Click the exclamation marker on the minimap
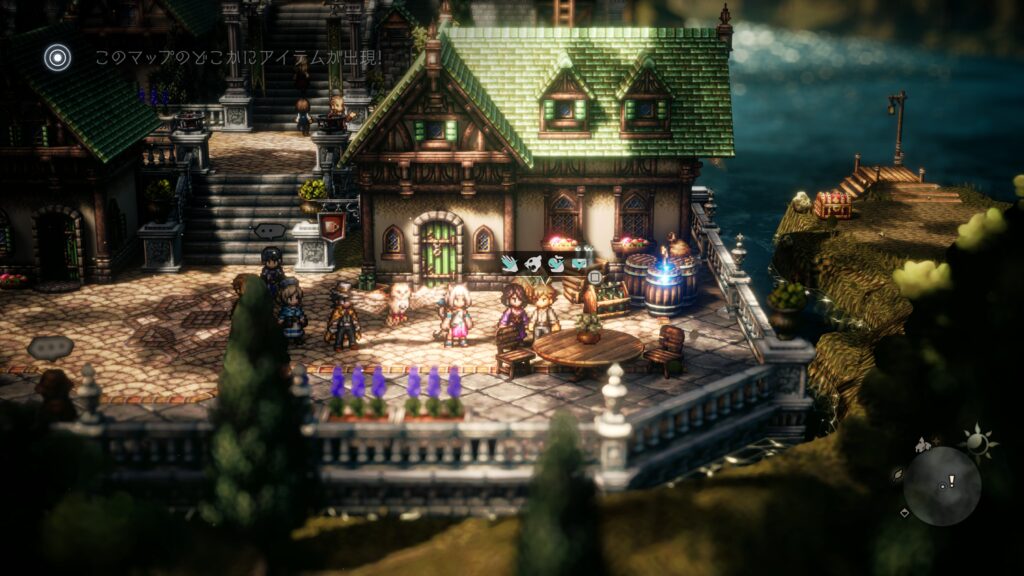The height and width of the screenshot is (576, 1024). click(x=951, y=481)
